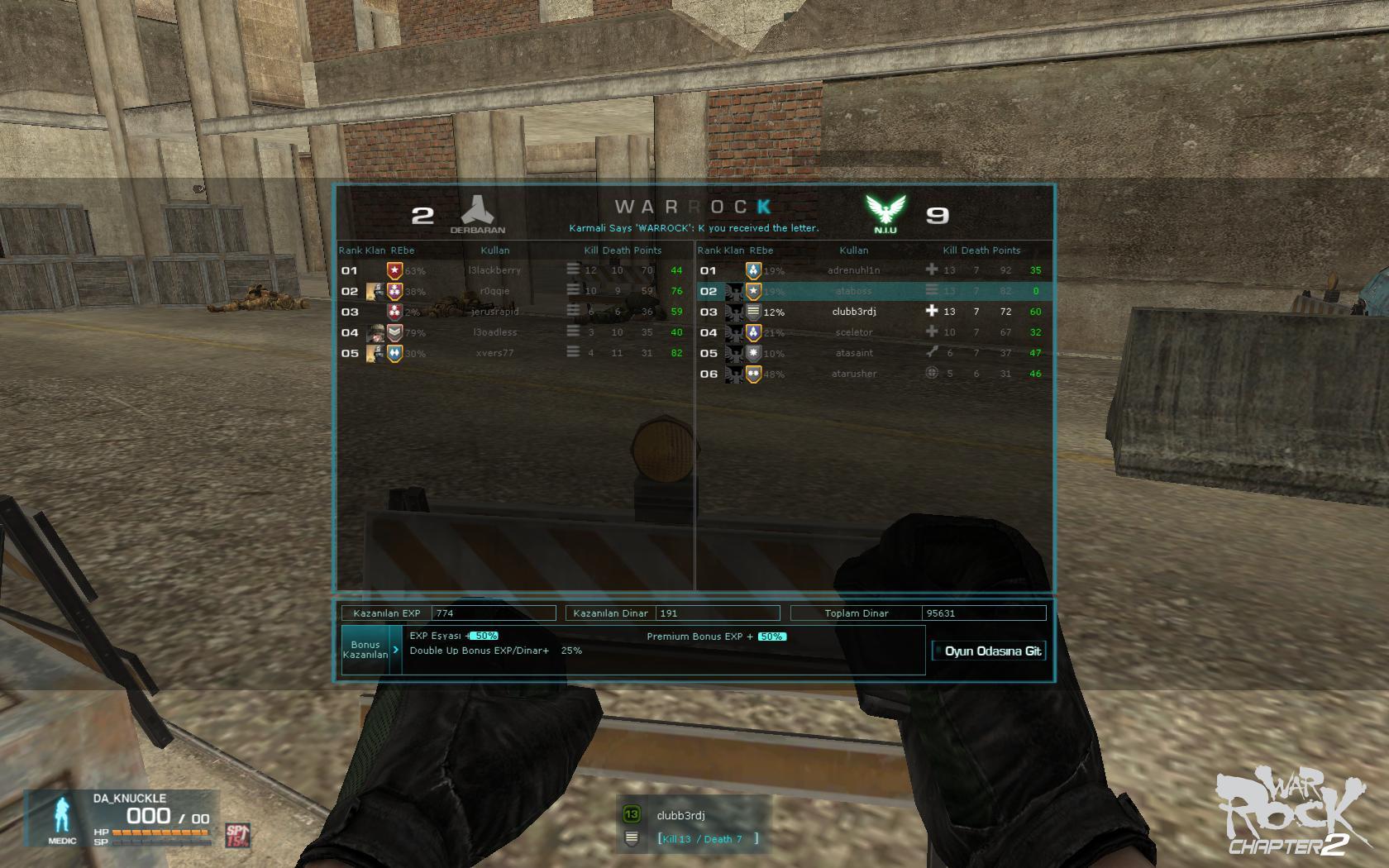Select xvers77 in the scoreboard
1389x868 pixels.
[495, 353]
